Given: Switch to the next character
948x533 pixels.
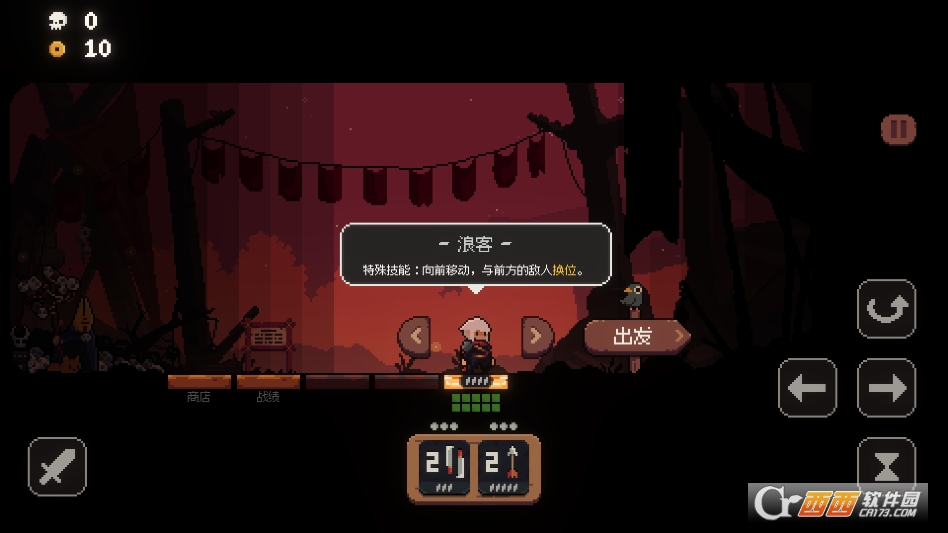Looking at the screenshot, I should (x=537, y=337).
